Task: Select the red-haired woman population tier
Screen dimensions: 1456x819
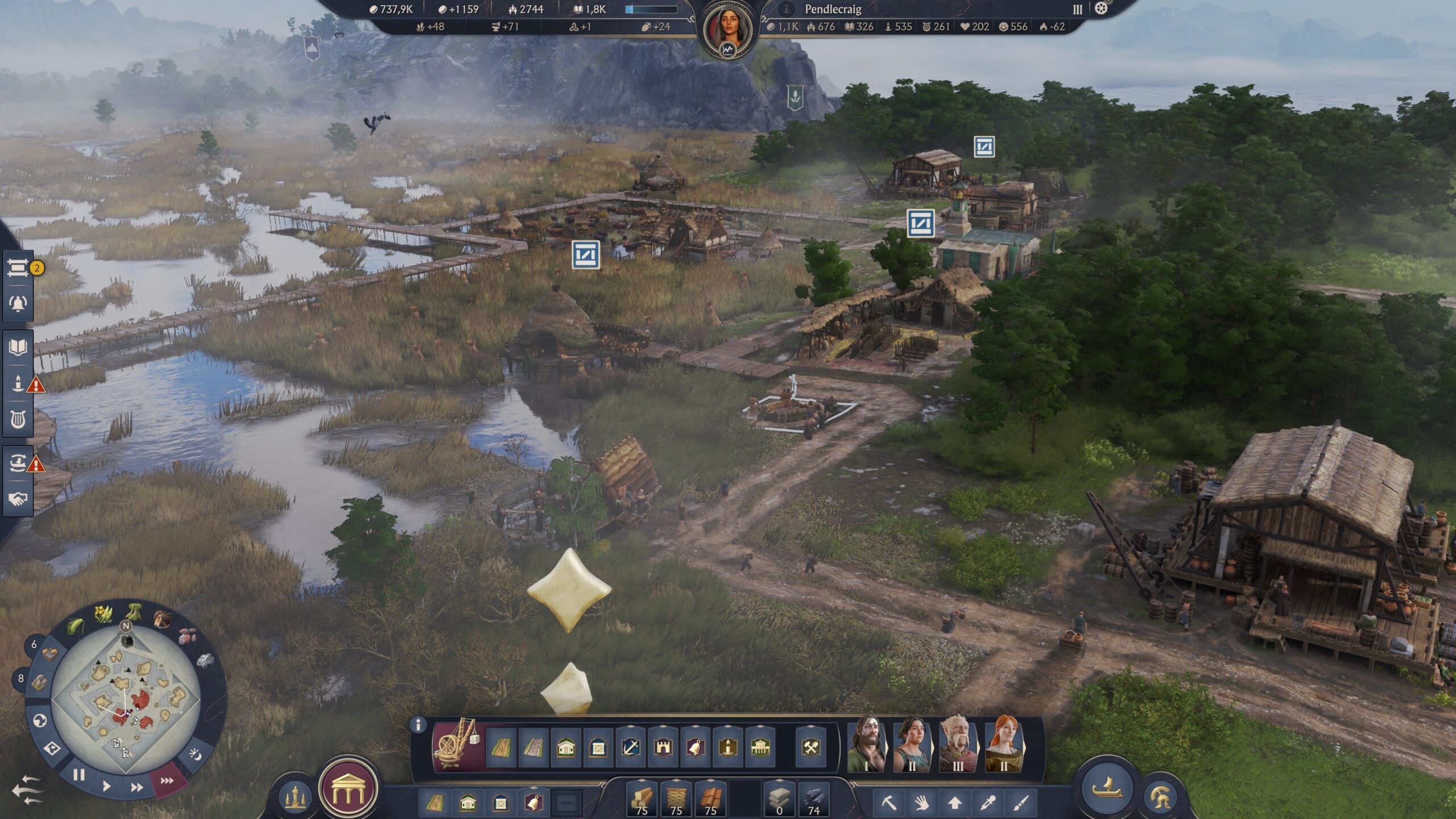Action: (x=1004, y=743)
